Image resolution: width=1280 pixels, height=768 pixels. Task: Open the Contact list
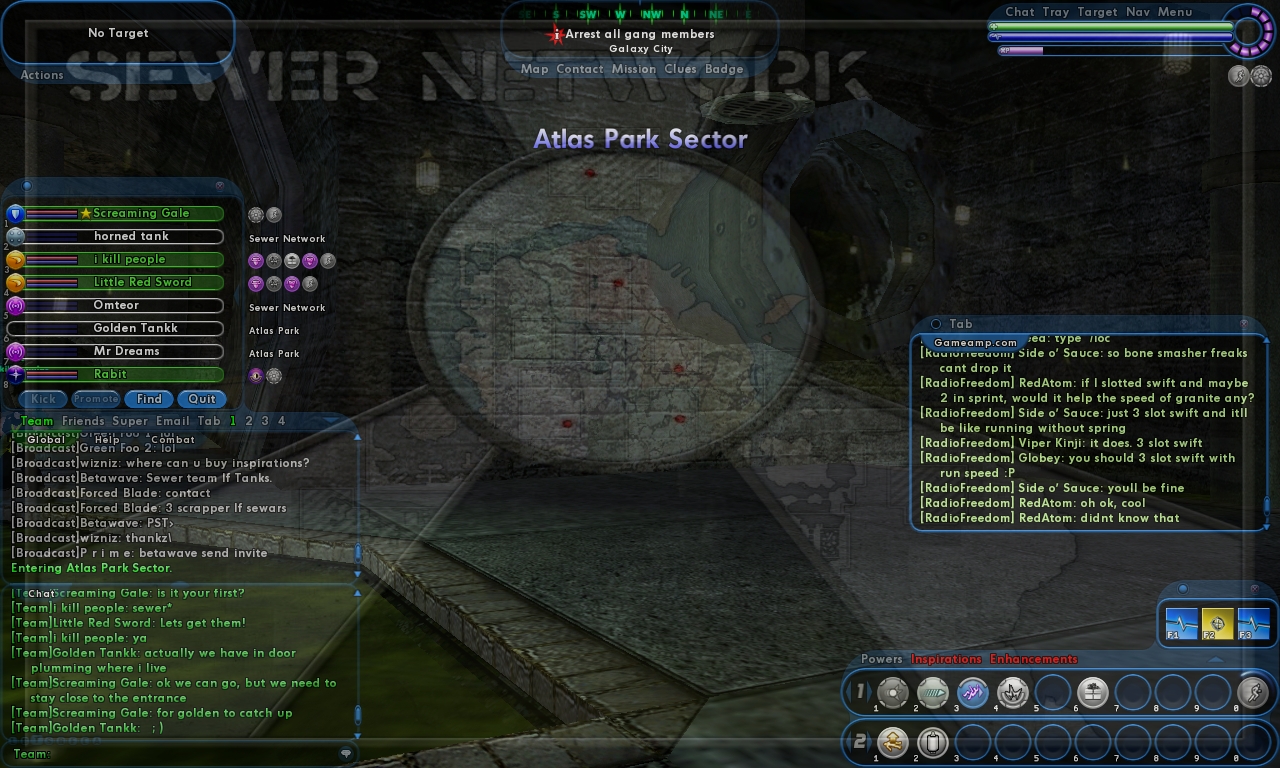tap(579, 69)
